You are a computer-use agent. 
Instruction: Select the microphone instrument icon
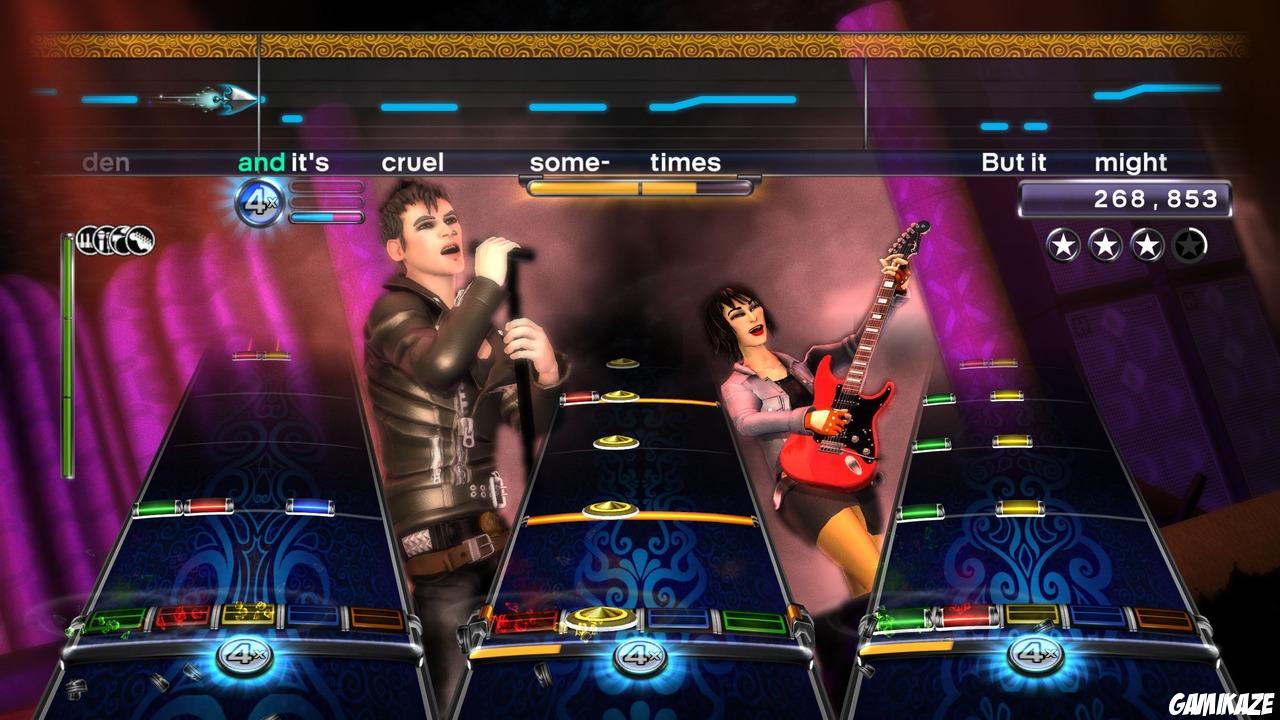(x=103, y=241)
